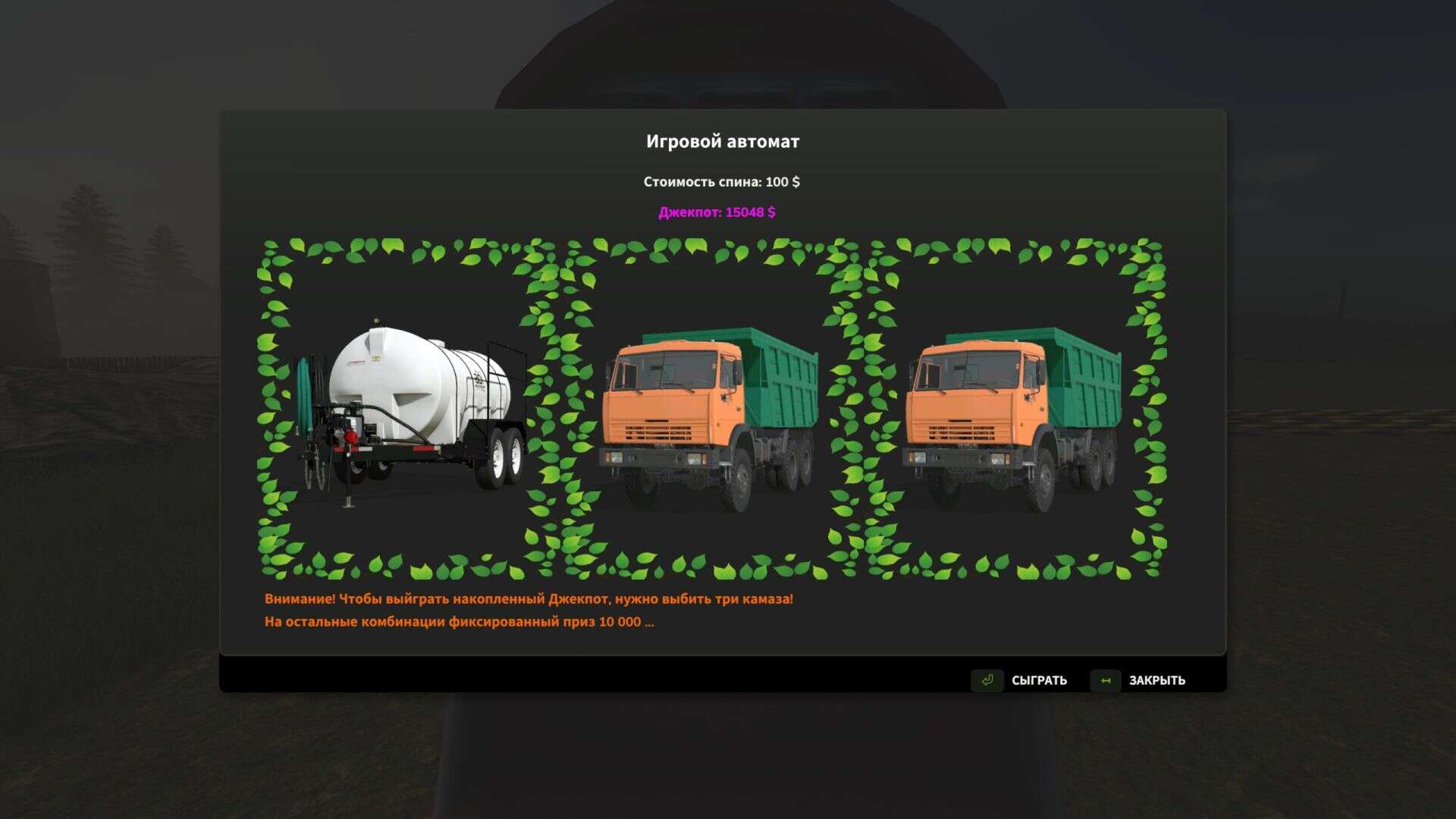Click the green Enter key icon beside СЫГРАТЬ

987,680
